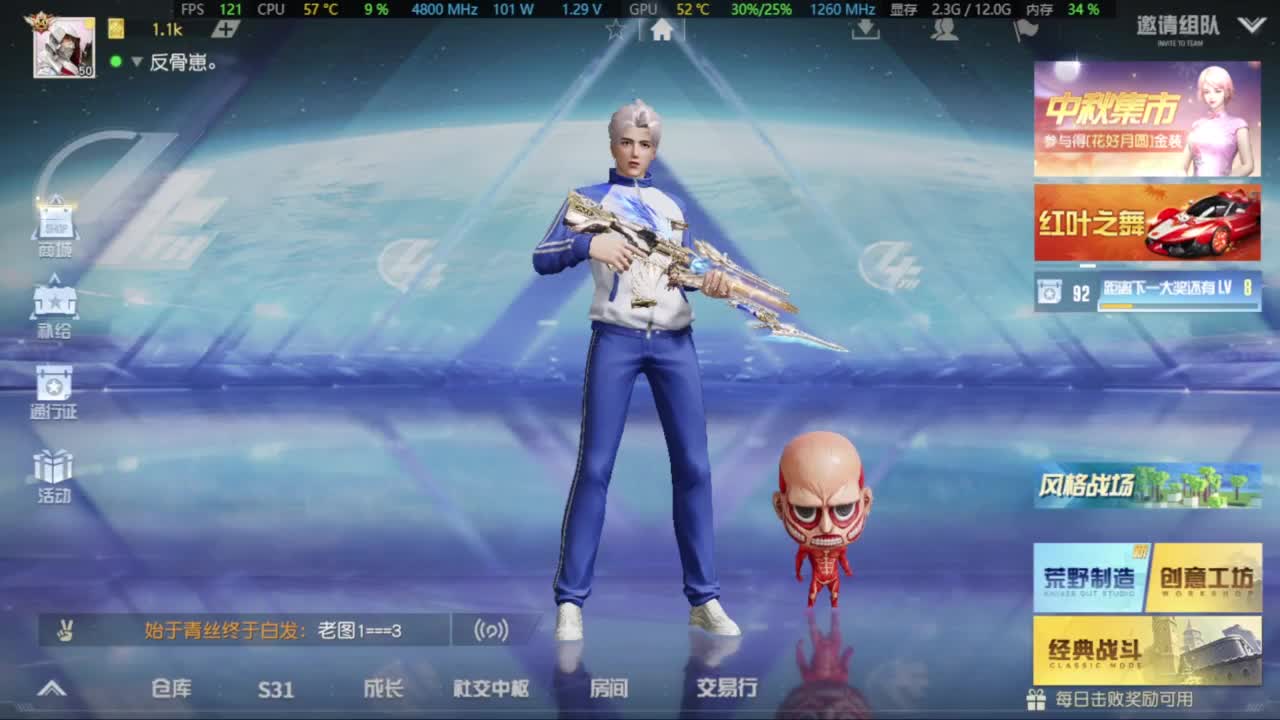Toggle the star favorite at the top
The width and height of the screenshot is (1280, 720).
(614, 30)
